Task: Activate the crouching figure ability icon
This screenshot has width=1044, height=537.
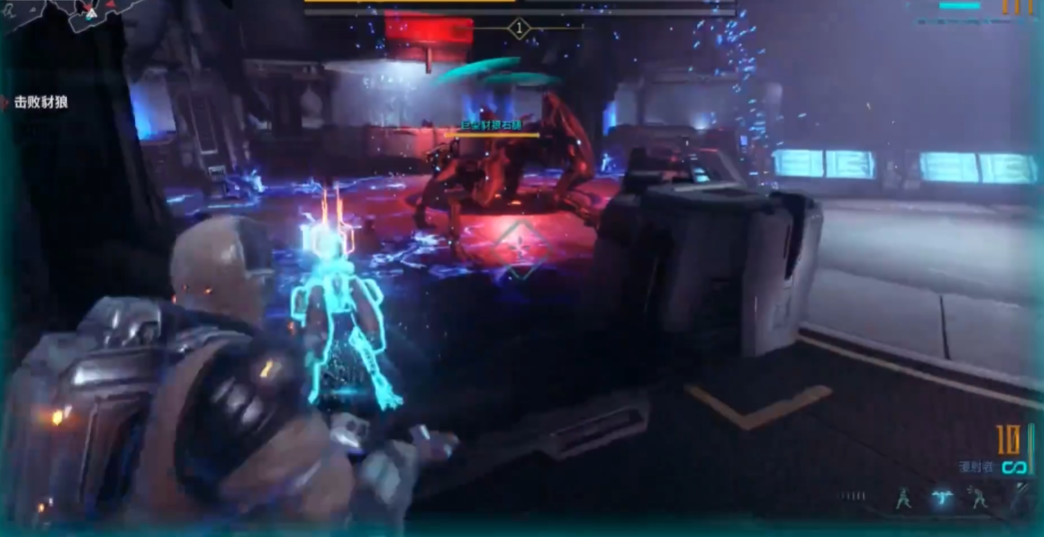Action: [x=978, y=497]
